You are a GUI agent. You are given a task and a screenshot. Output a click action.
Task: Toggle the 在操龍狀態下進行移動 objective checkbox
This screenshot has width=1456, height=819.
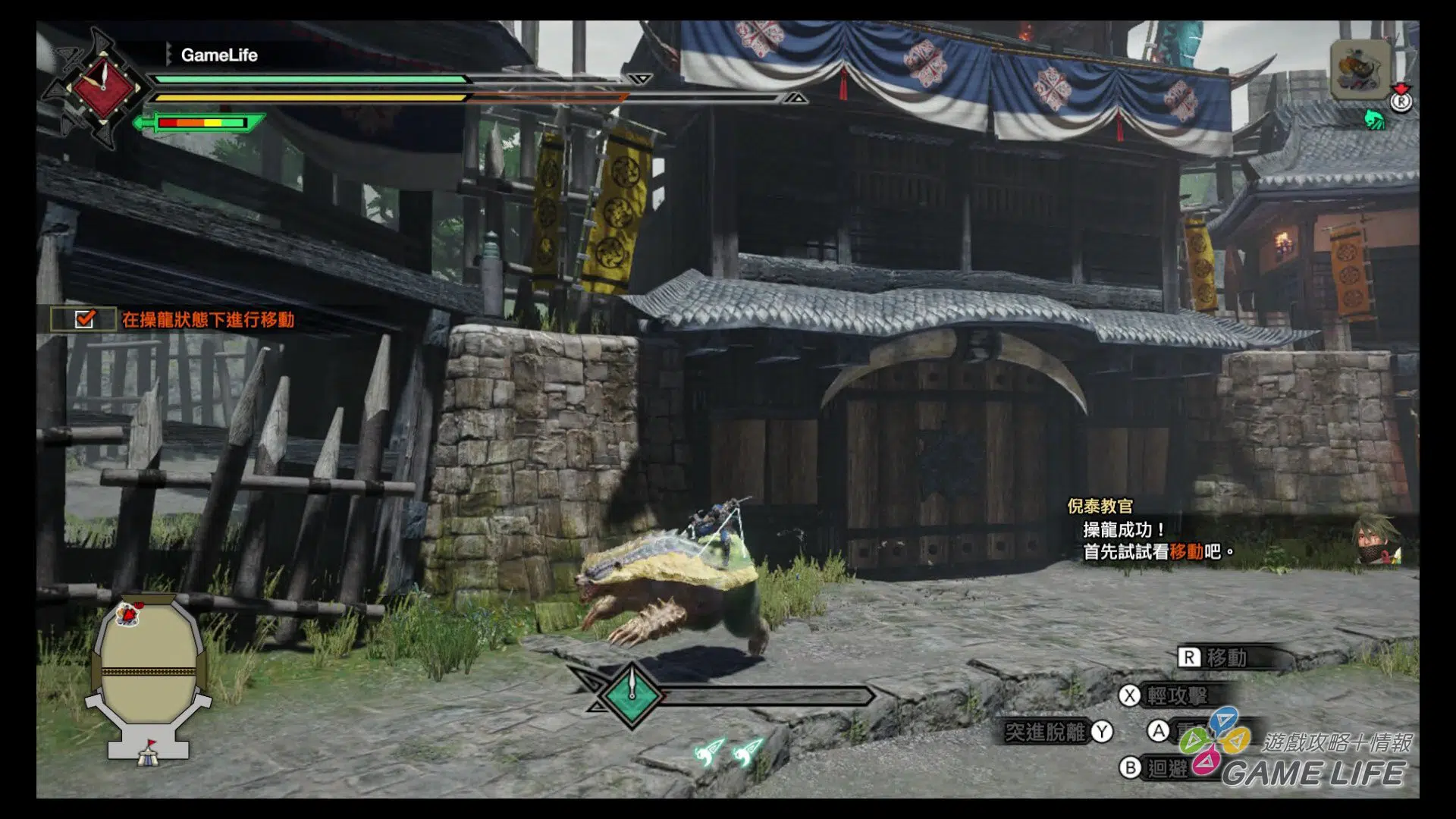(x=84, y=319)
